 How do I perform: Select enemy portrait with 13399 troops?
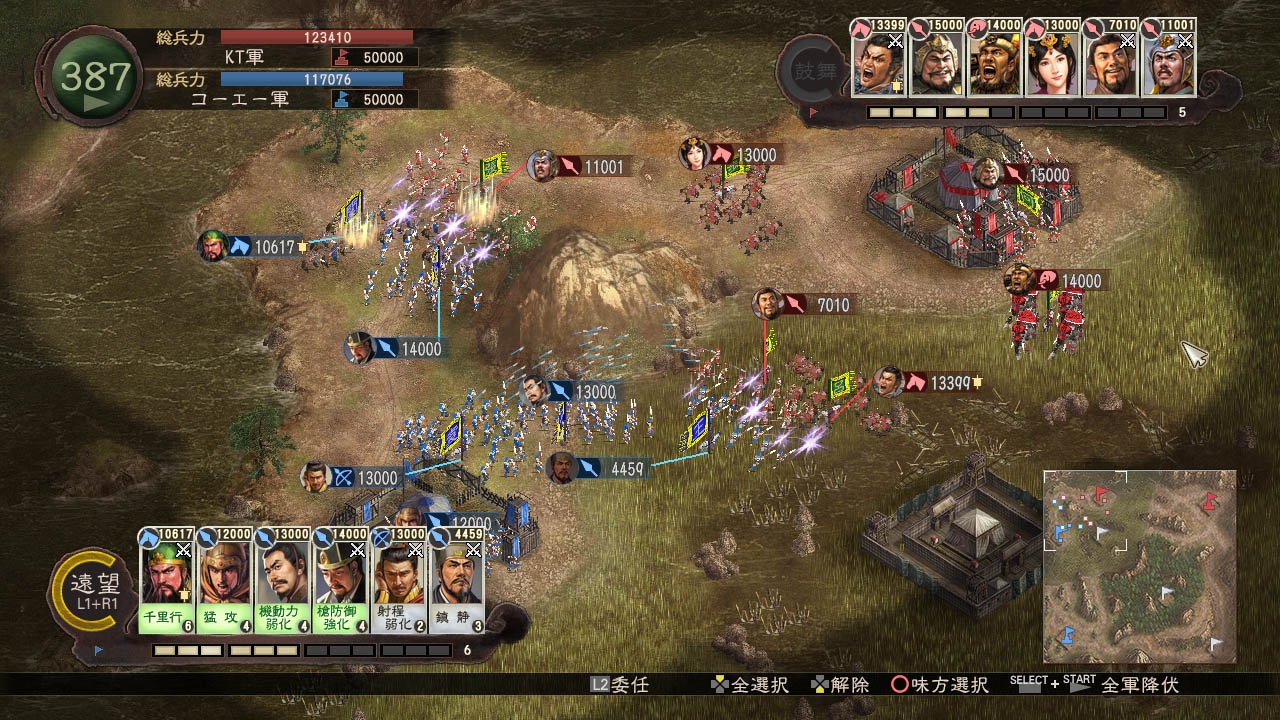coord(878,62)
